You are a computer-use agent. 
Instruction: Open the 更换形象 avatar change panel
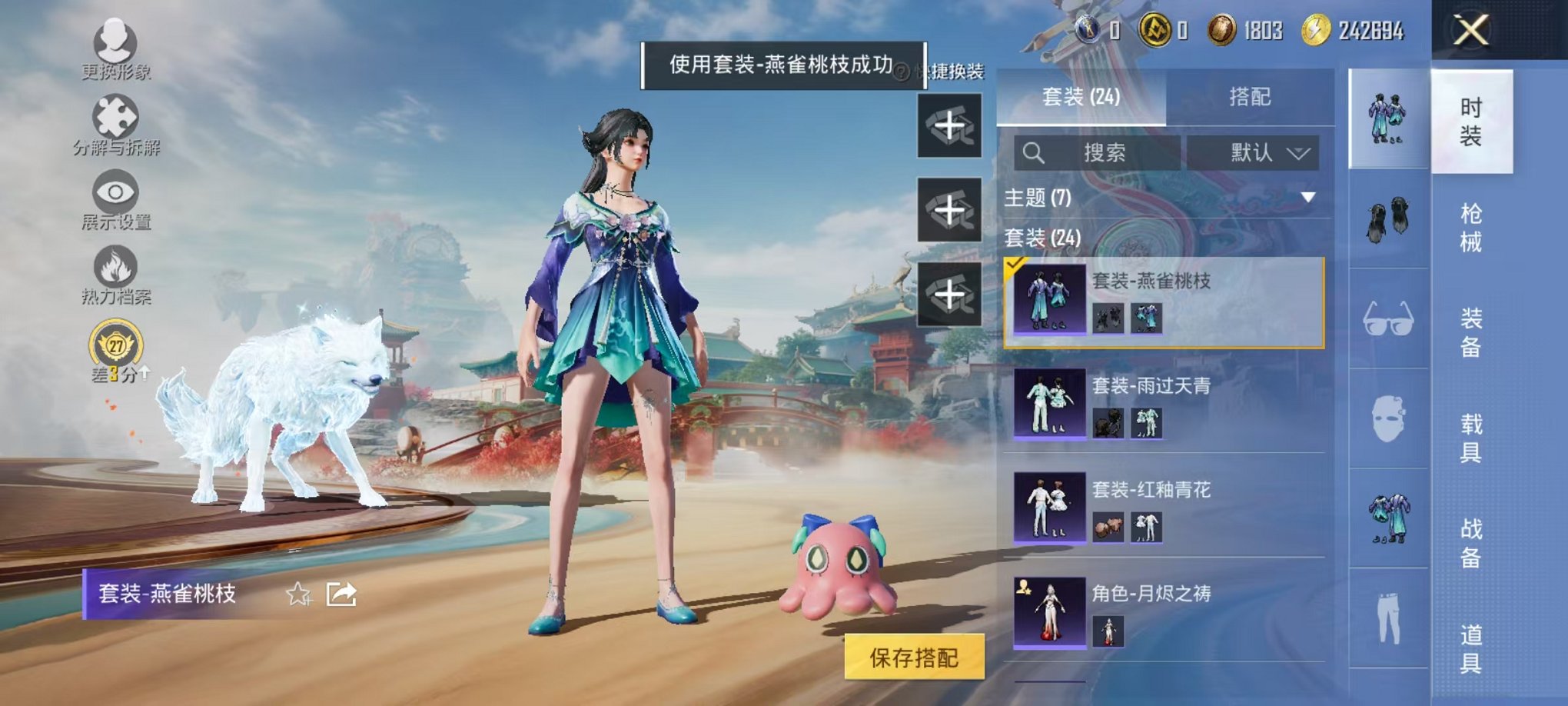click(x=114, y=54)
